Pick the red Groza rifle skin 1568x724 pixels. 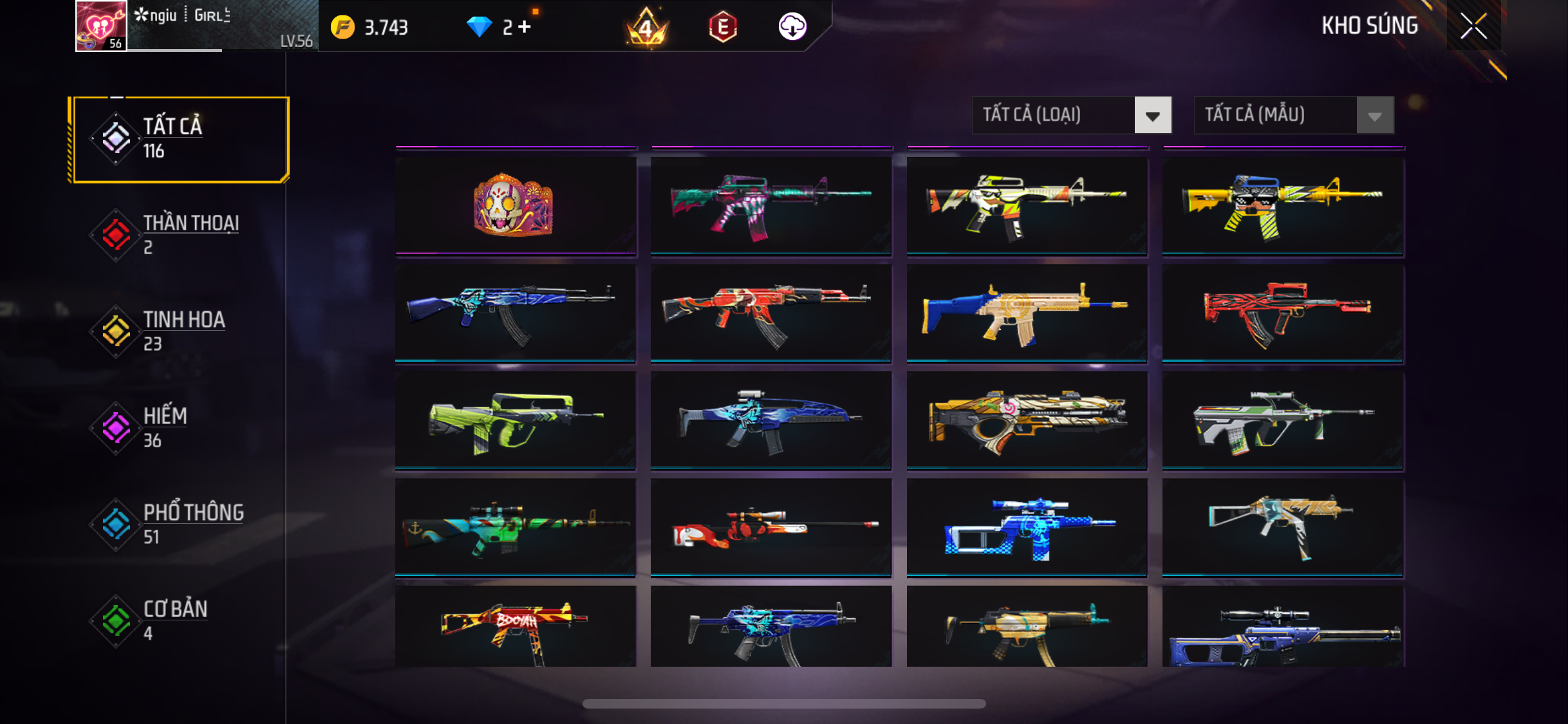(x=1282, y=313)
